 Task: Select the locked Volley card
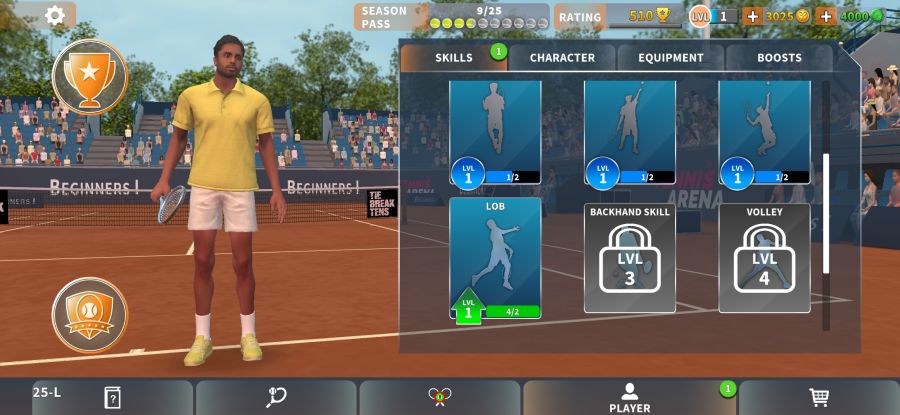[764, 258]
